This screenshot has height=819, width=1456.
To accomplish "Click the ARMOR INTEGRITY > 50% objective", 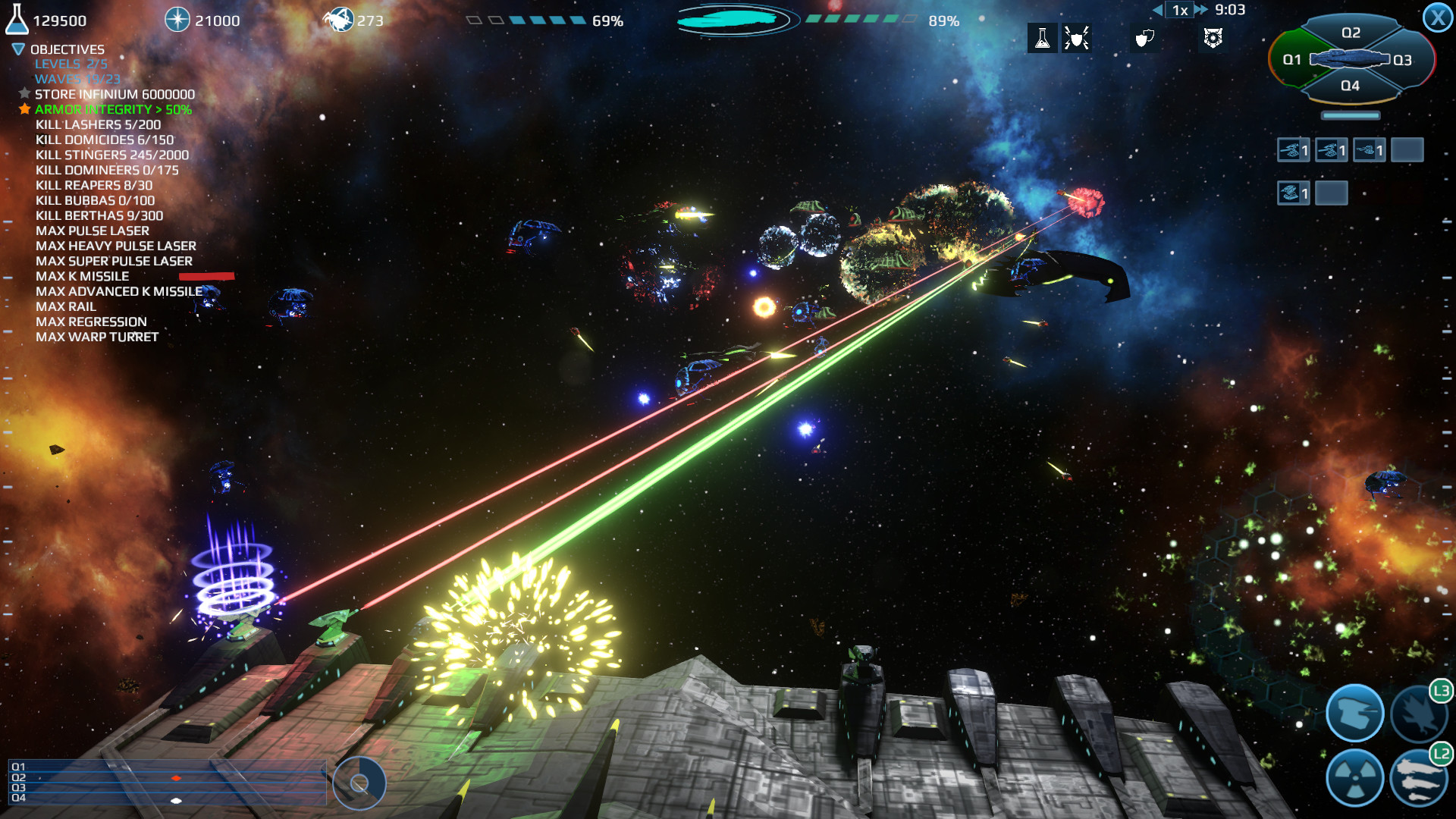I will 110,109.
